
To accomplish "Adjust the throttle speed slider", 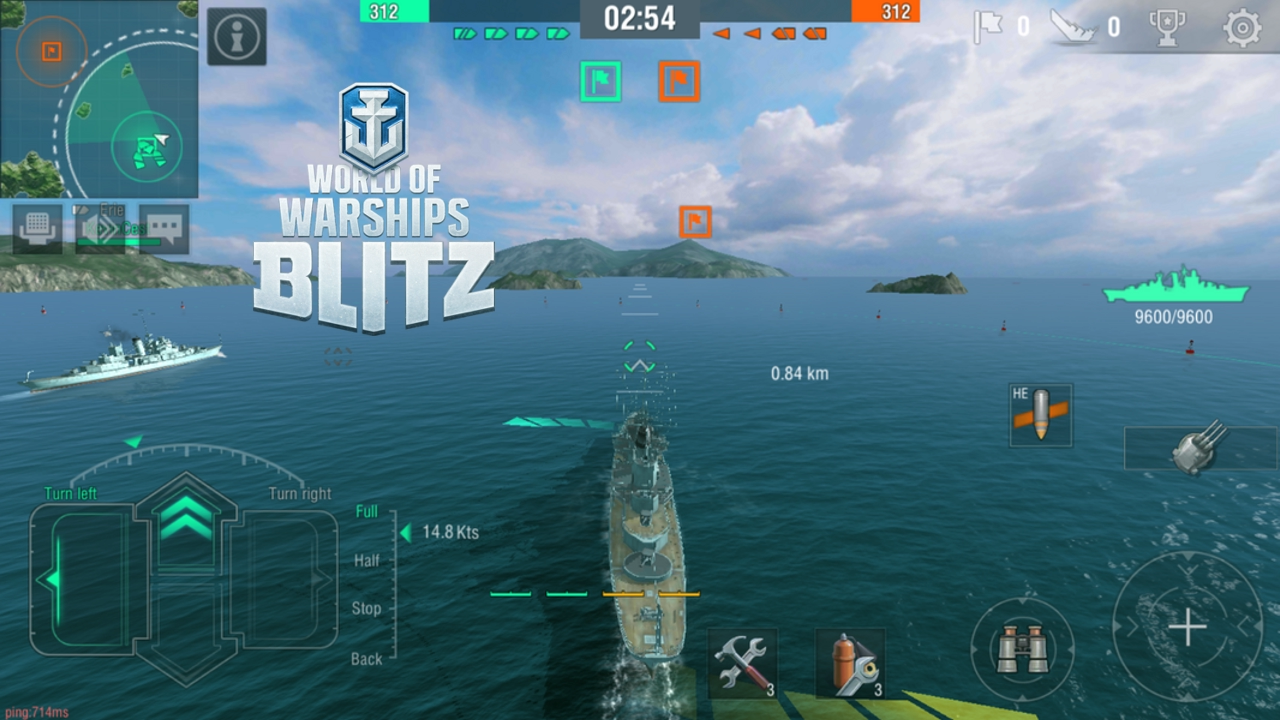I will pos(404,533).
